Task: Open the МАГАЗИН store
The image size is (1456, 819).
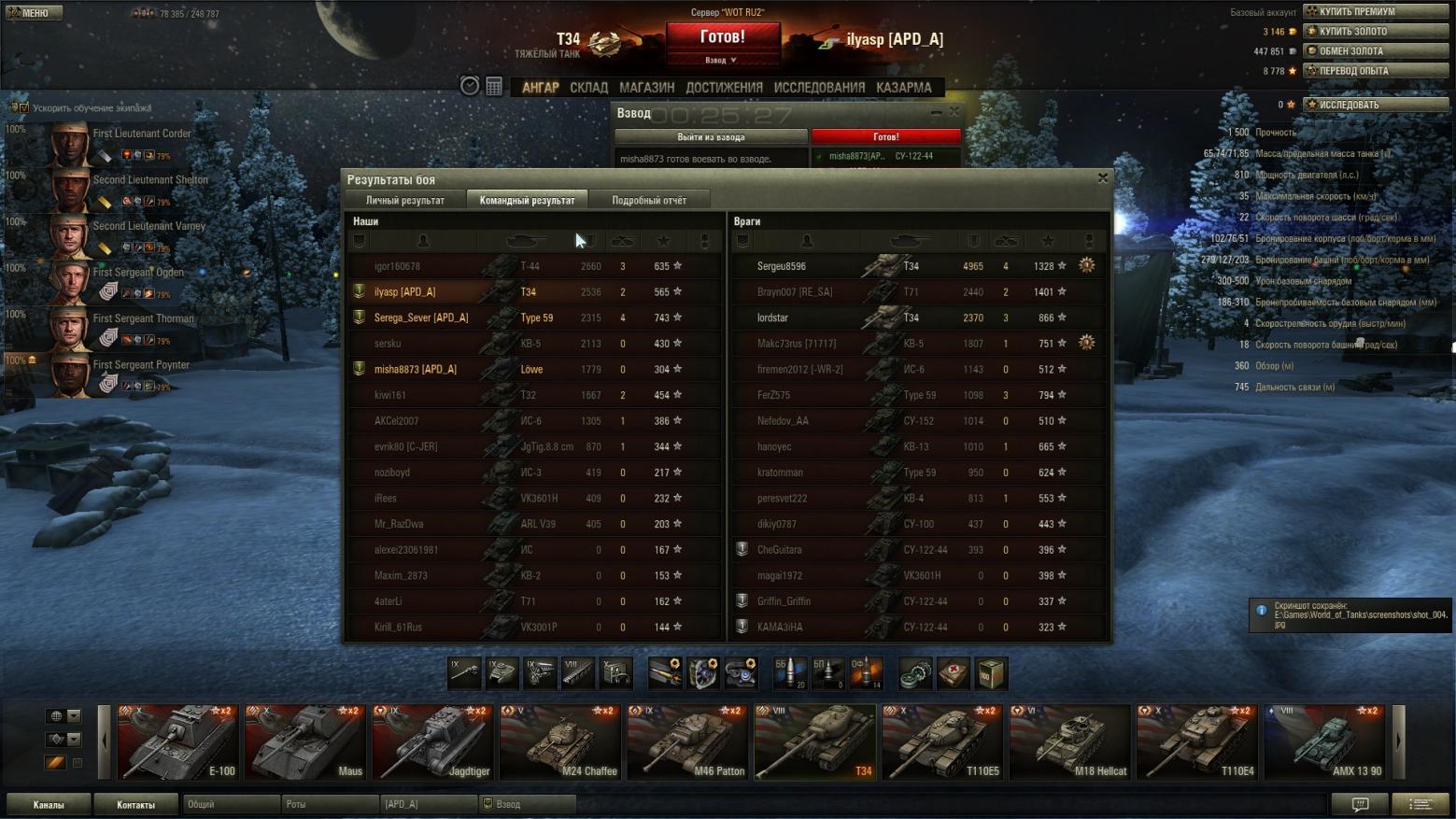Action: click(646, 88)
